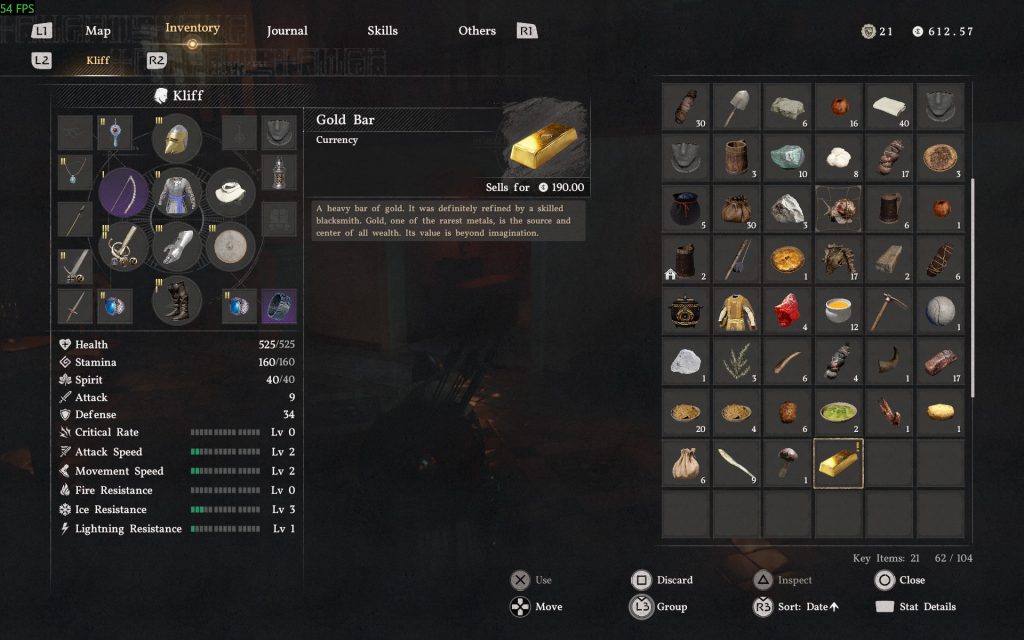Select the mushroom inventory item
Image resolution: width=1024 pixels, height=640 pixels.
788,461
